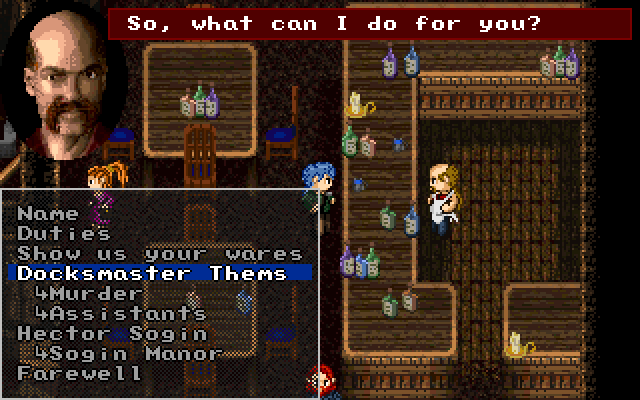Image resolution: width=640 pixels, height=400 pixels.
Task: End conversation with Farewell
Action: (80, 373)
